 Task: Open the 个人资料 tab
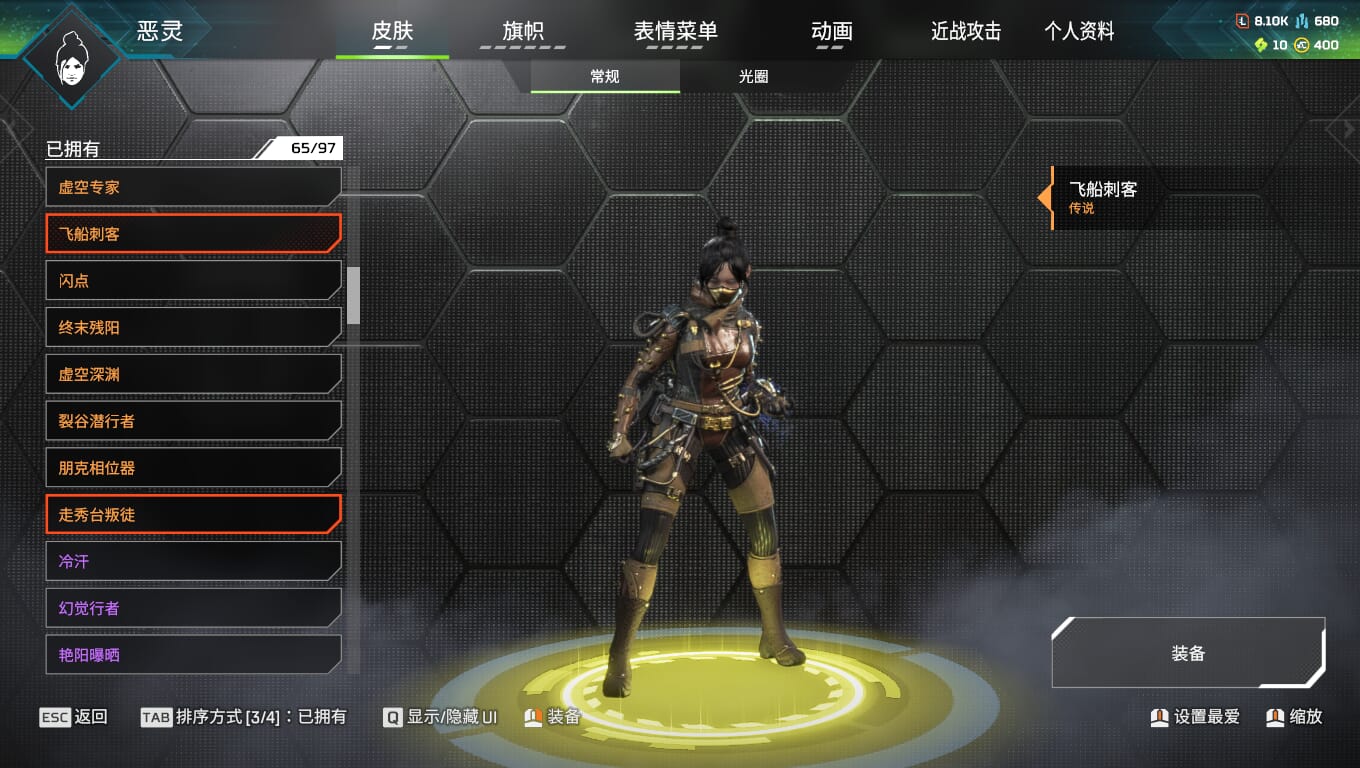coord(1079,31)
